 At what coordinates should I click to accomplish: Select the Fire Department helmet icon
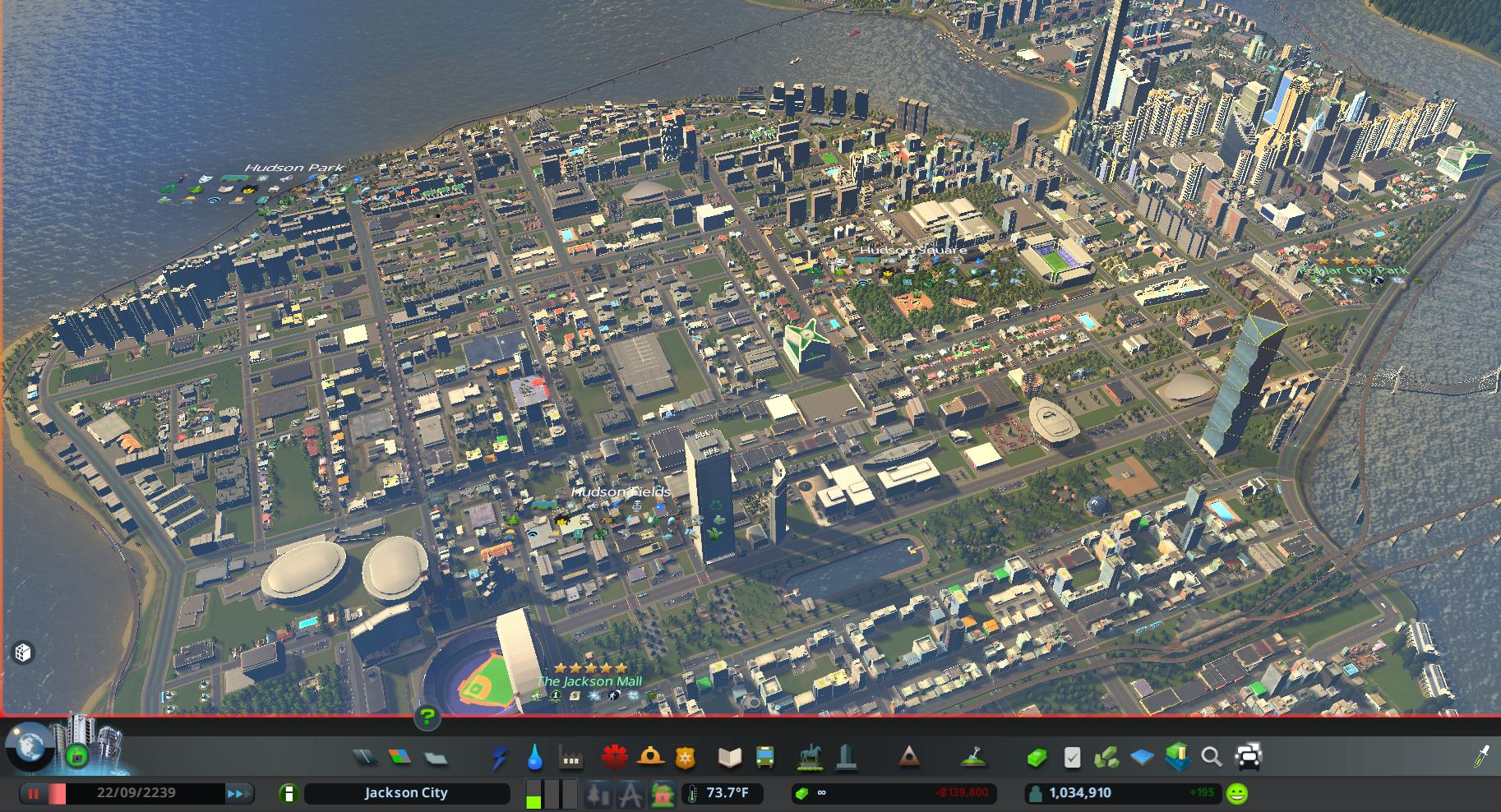649,757
